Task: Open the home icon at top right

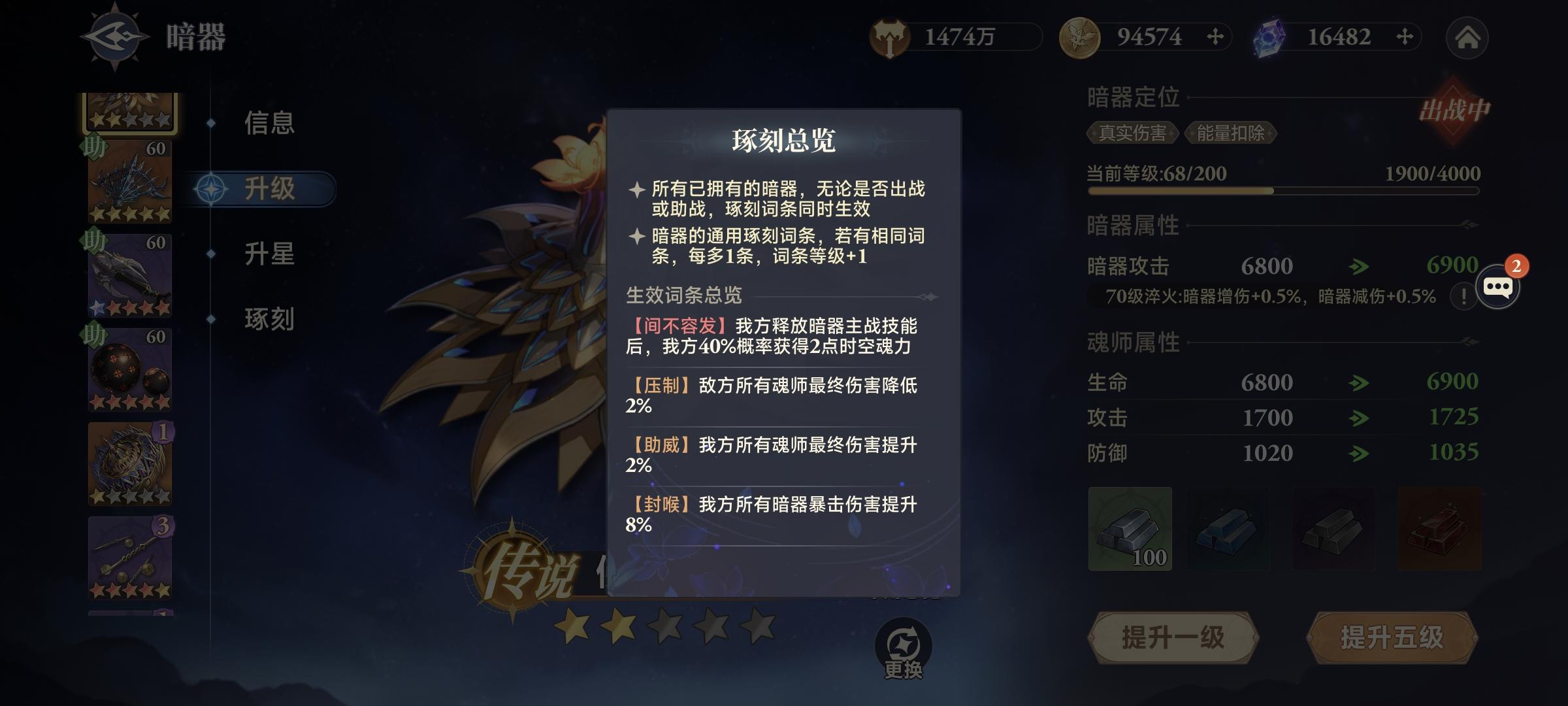Action: click(x=1471, y=38)
